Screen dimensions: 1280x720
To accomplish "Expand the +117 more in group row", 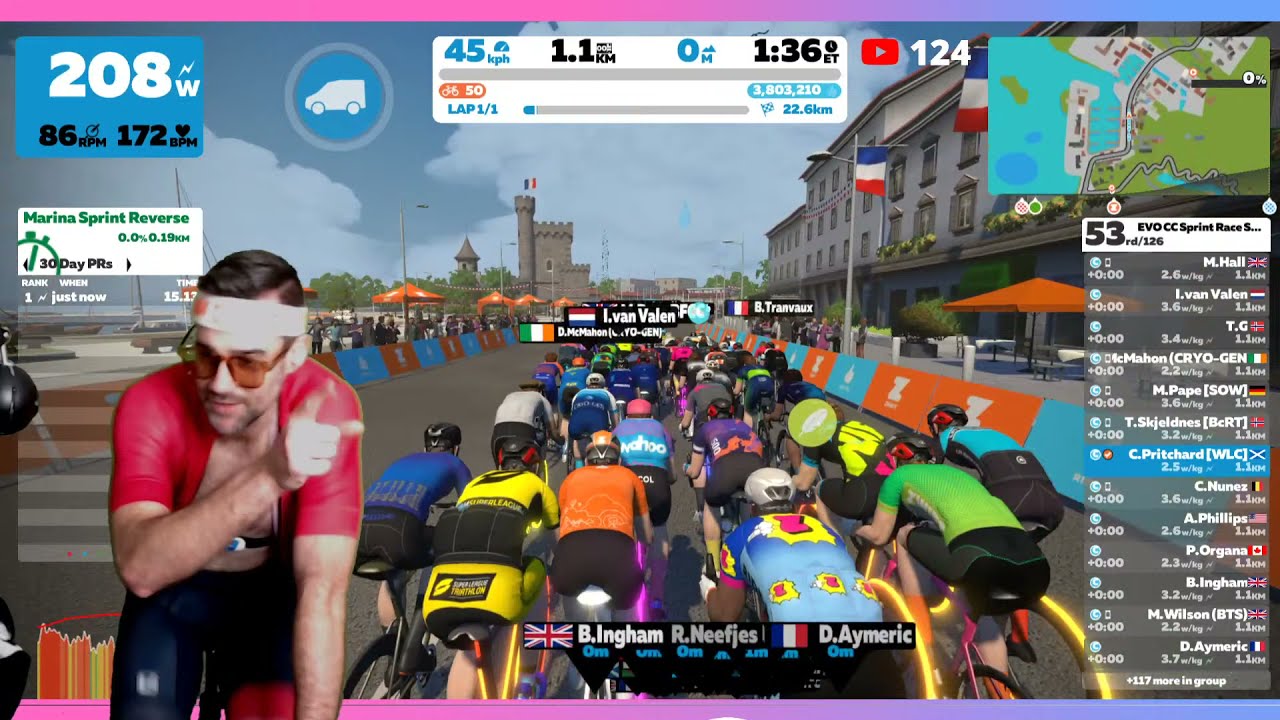I will coord(1177,681).
